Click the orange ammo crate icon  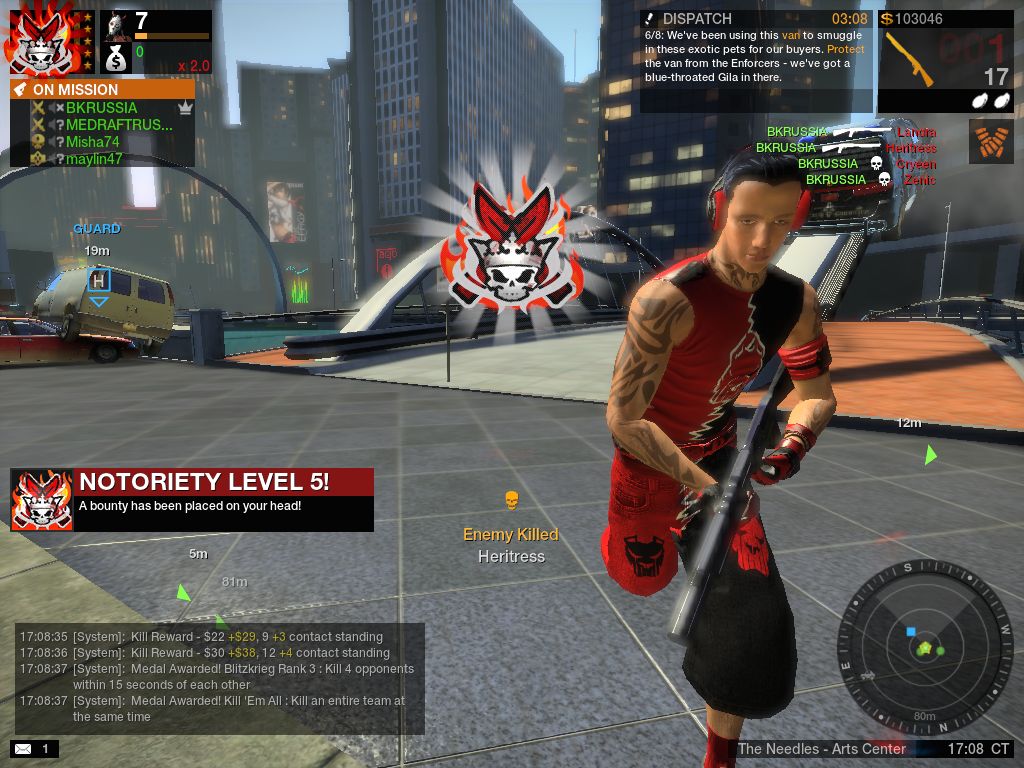coord(991,141)
